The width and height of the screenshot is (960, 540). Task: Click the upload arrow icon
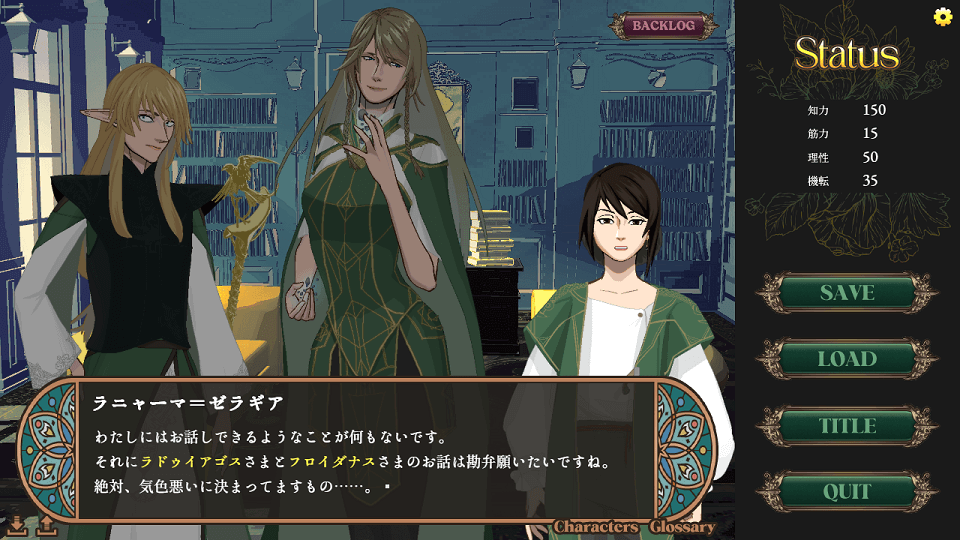click(x=46, y=524)
